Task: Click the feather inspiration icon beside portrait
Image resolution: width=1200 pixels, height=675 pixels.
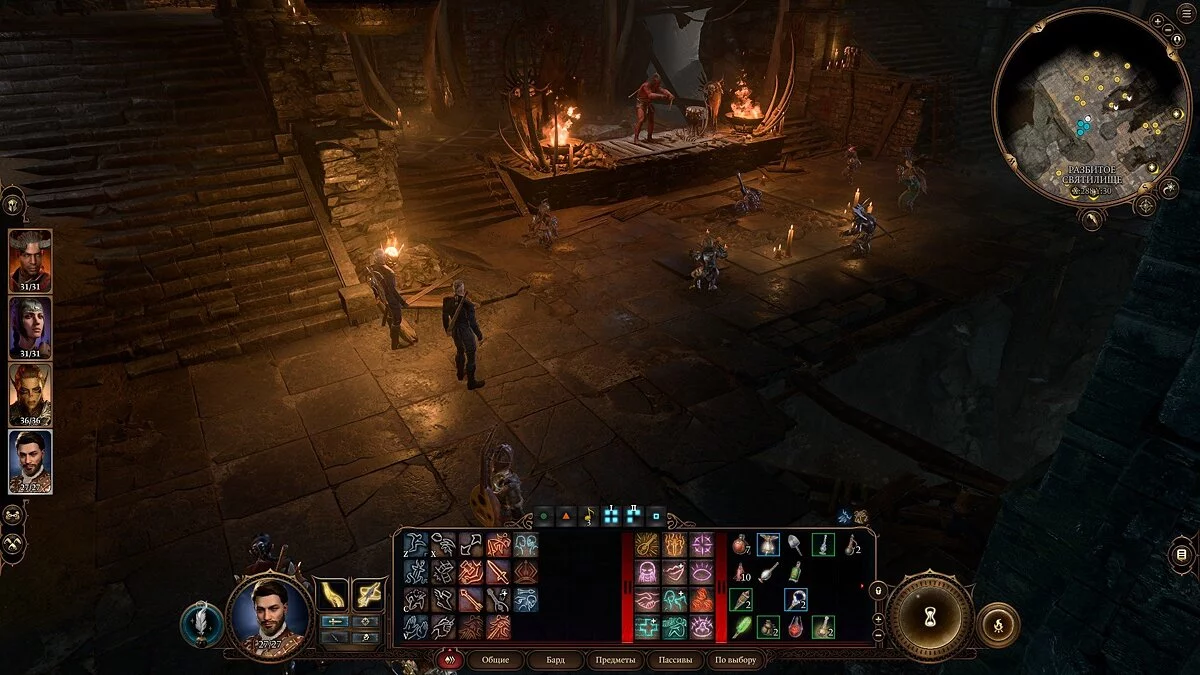Action: [201, 624]
